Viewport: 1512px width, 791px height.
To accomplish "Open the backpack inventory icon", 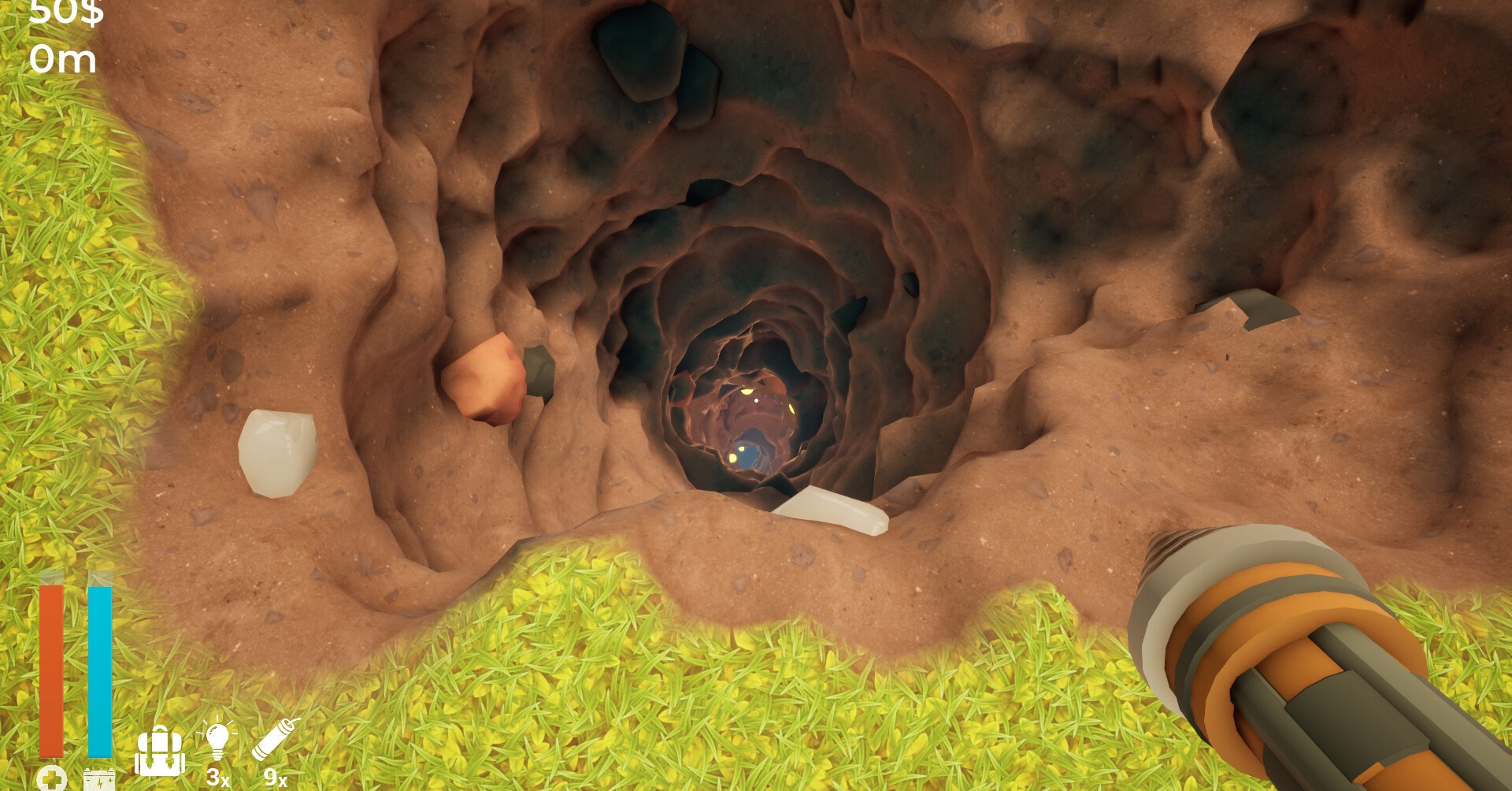I will point(160,752).
